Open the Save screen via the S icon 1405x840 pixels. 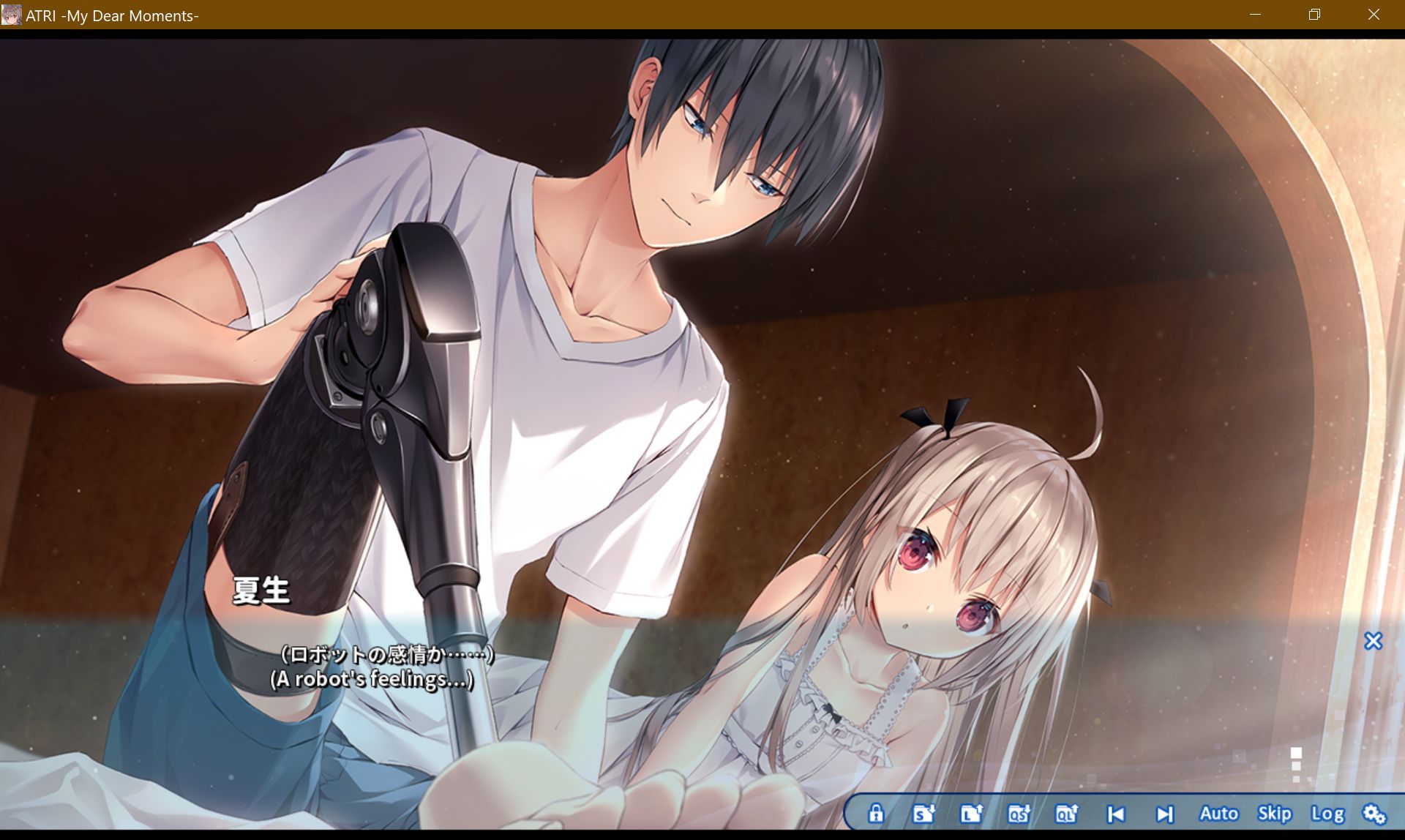pyautogui.click(x=923, y=813)
